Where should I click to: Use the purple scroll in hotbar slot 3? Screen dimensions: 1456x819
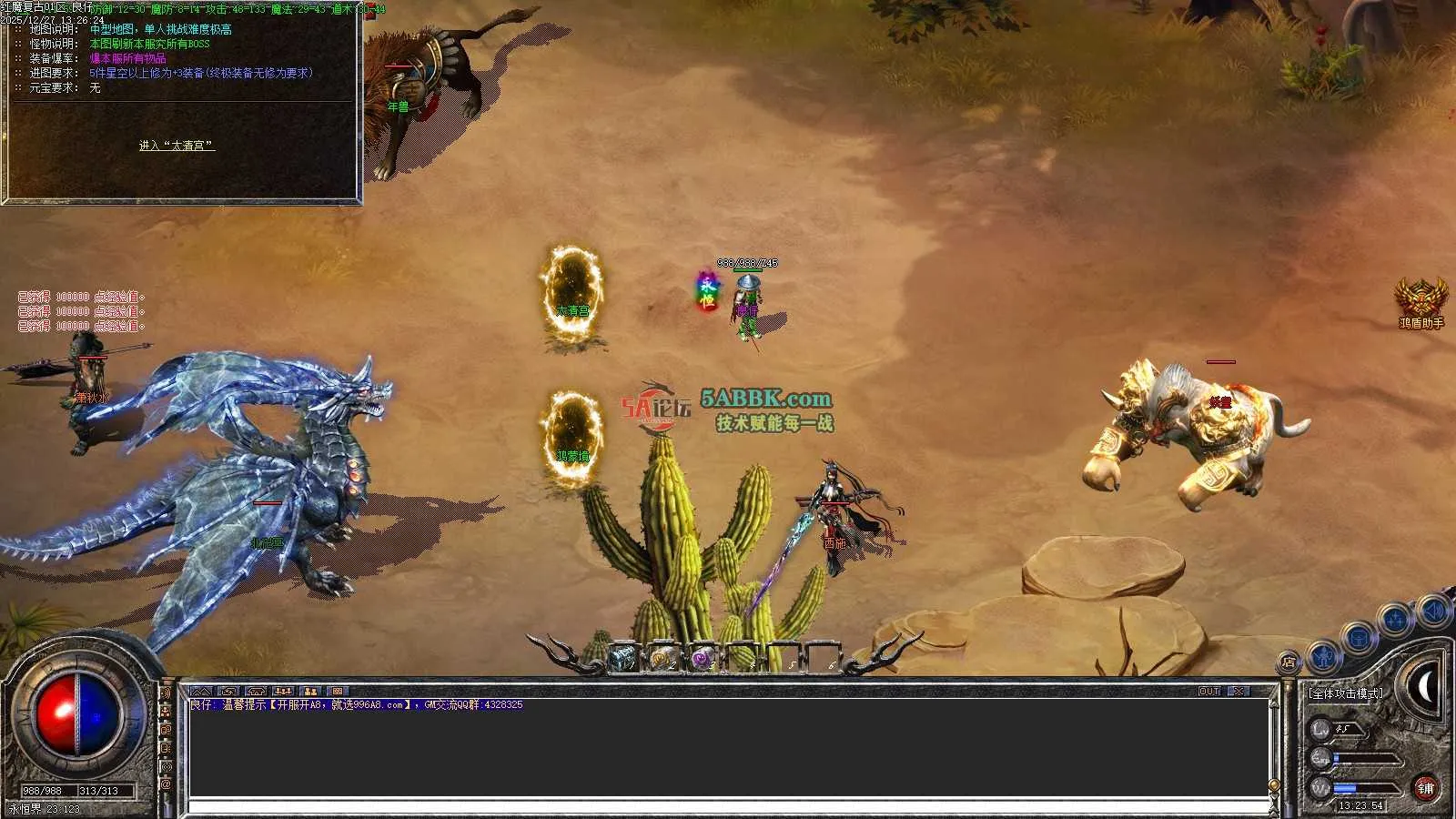pos(702,657)
